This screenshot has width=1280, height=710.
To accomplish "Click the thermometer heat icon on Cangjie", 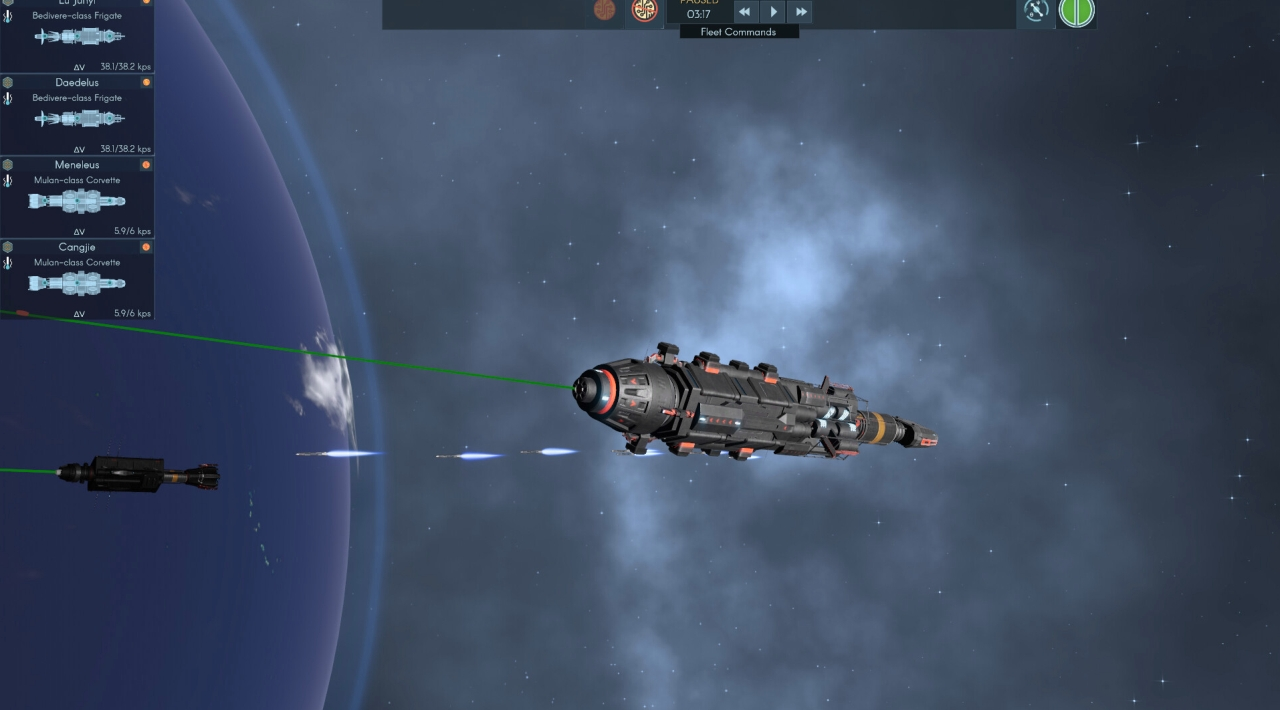I will [x=8, y=263].
